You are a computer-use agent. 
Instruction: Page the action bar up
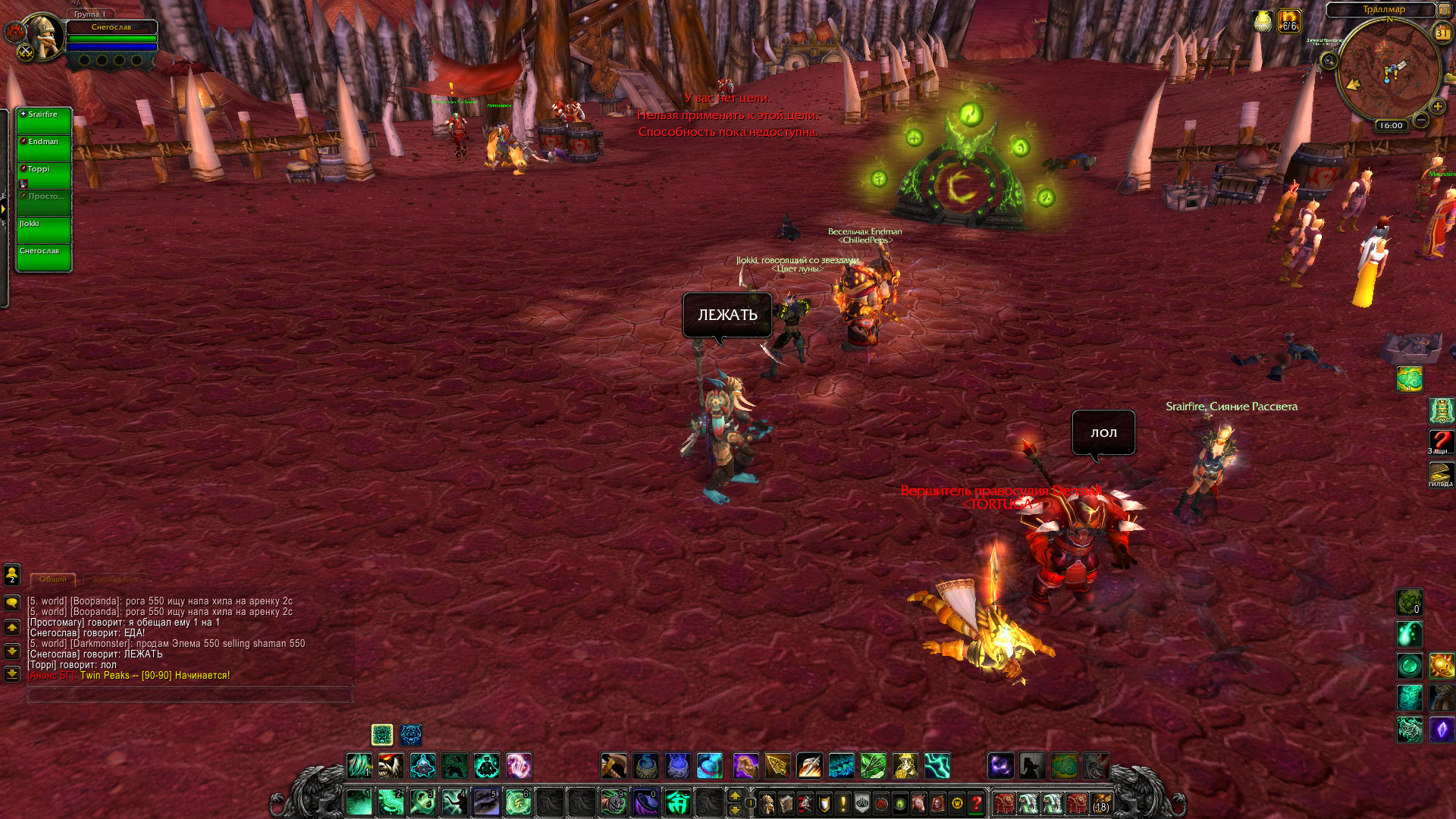pos(734,795)
